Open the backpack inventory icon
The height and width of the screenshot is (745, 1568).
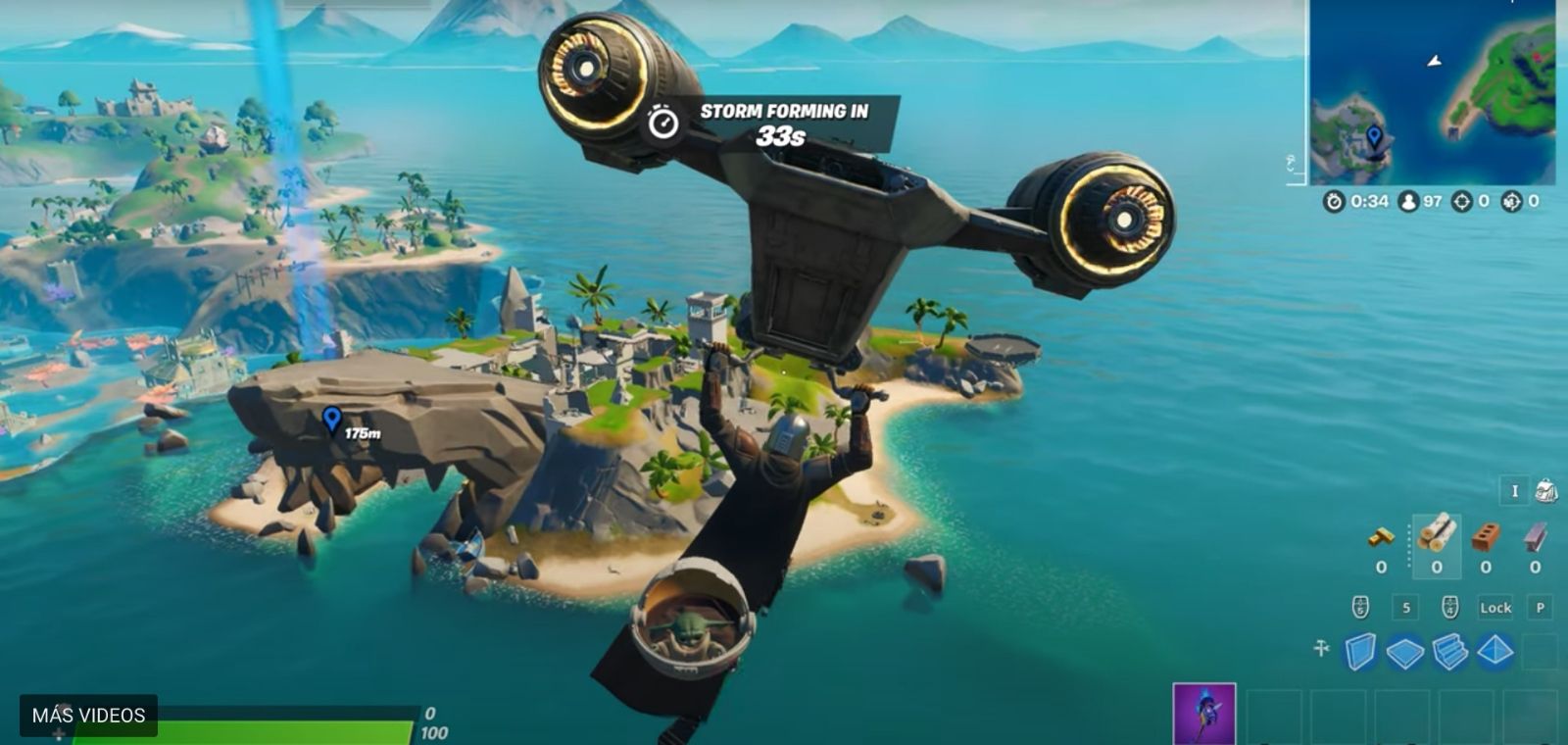pos(1546,491)
